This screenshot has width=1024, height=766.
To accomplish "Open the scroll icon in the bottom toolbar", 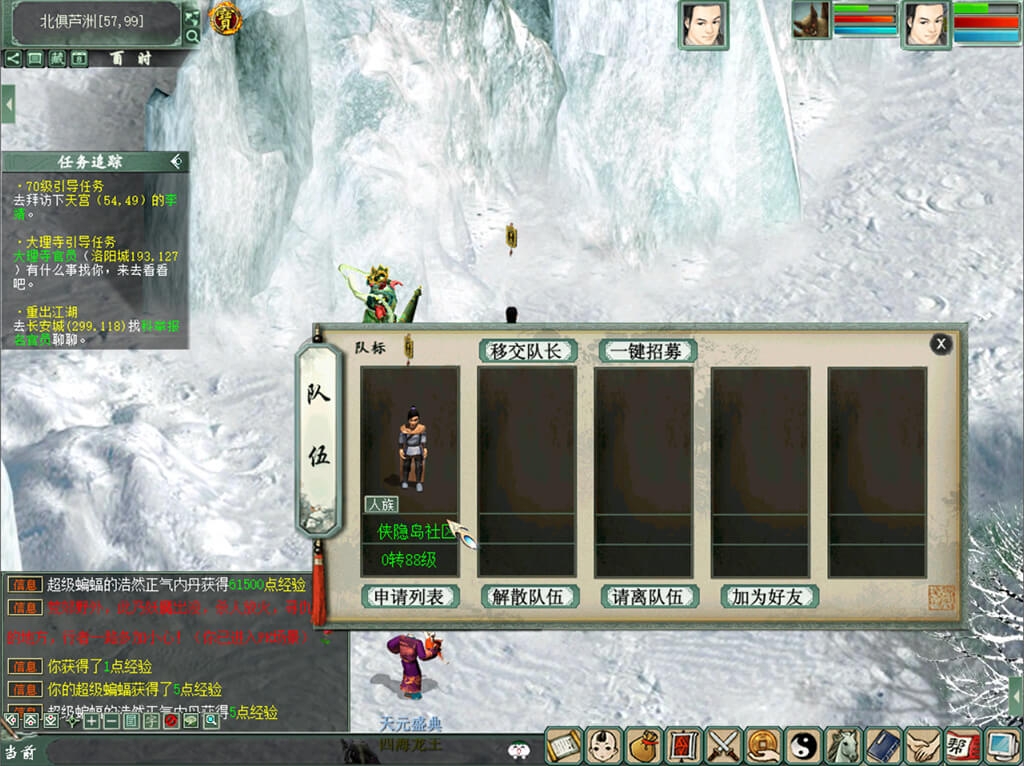I will pyautogui.click(x=563, y=746).
